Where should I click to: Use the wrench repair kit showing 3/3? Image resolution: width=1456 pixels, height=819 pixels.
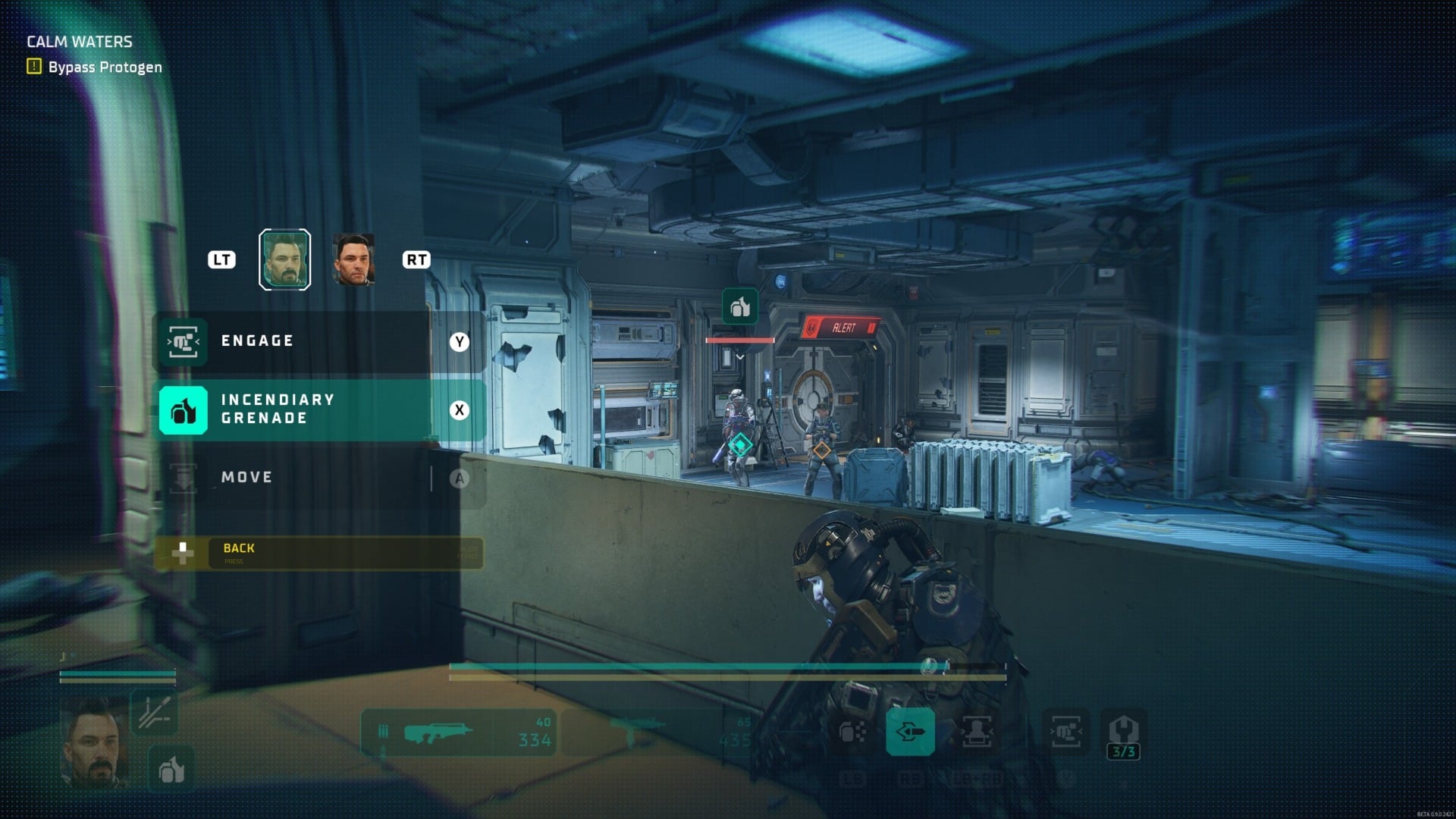[x=1123, y=734]
